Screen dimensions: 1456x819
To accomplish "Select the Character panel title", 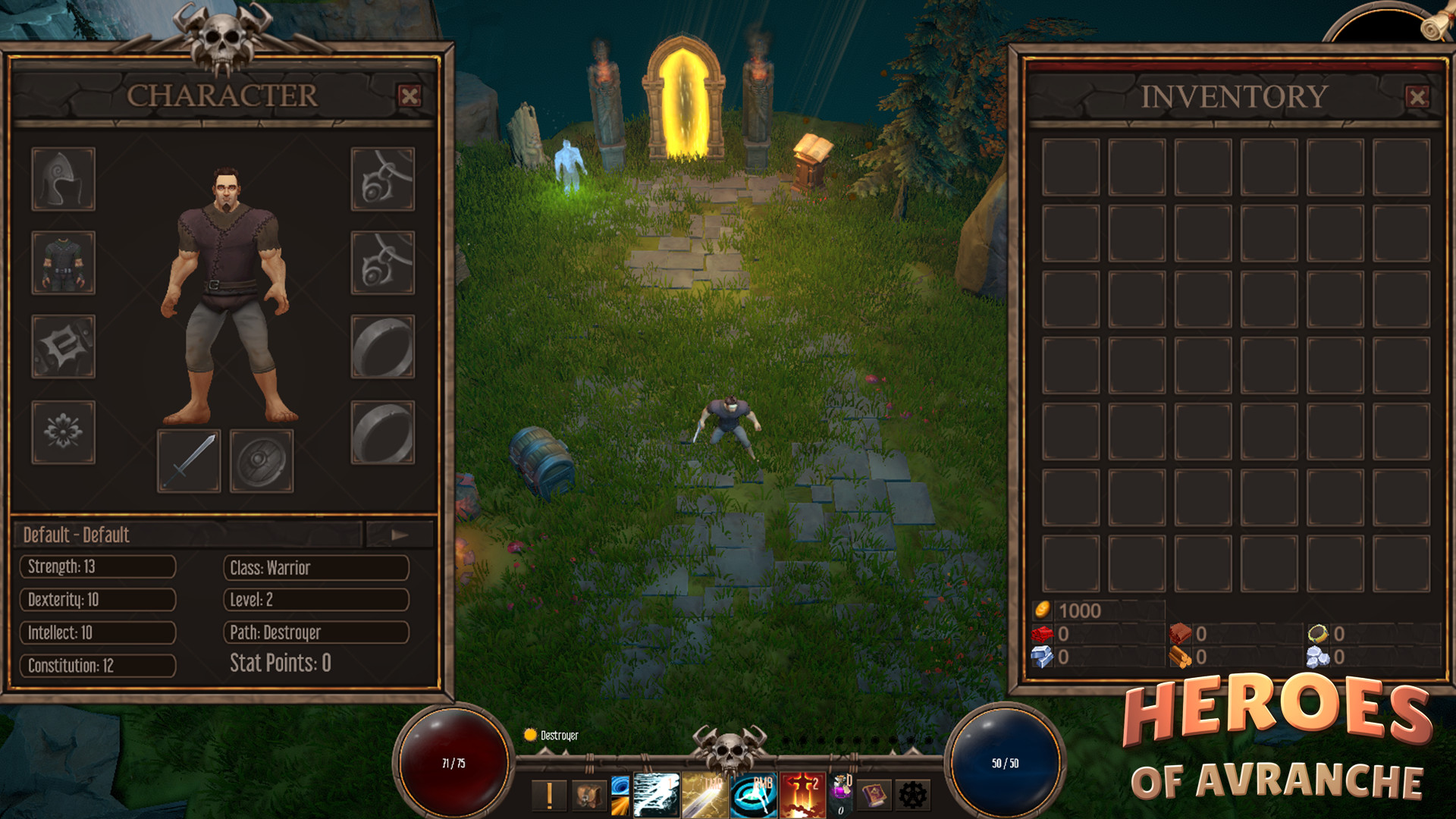I will tap(222, 96).
